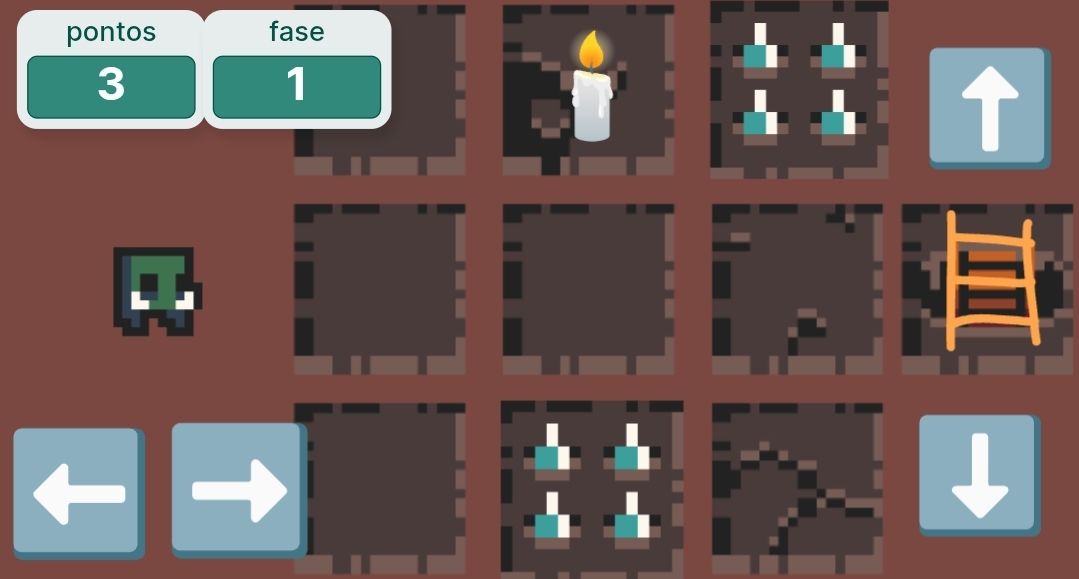Click the left arrow move button
The width and height of the screenshot is (1079, 579).
77,491
